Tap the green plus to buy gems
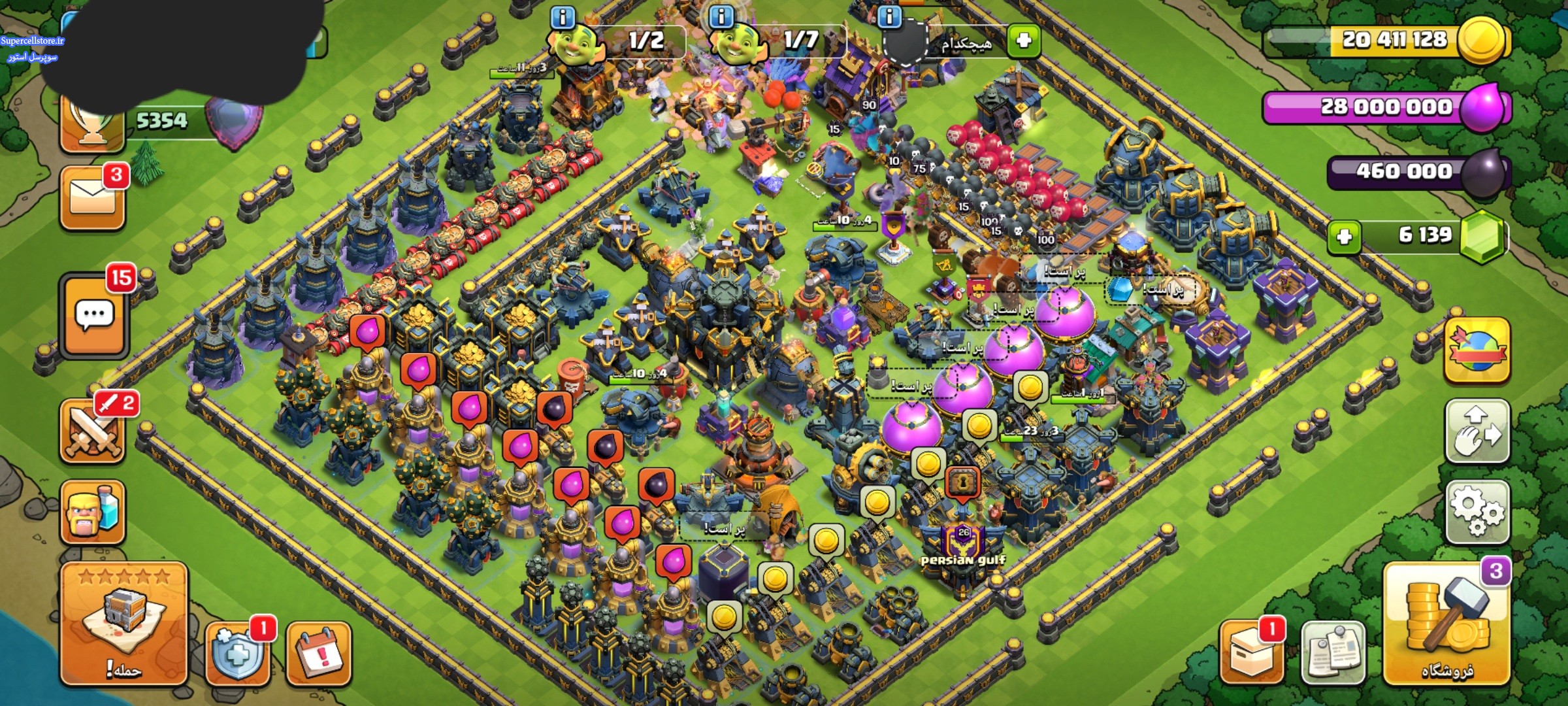The height and width of the screenshot is (706, 1568). click(x=1344, y=236)
